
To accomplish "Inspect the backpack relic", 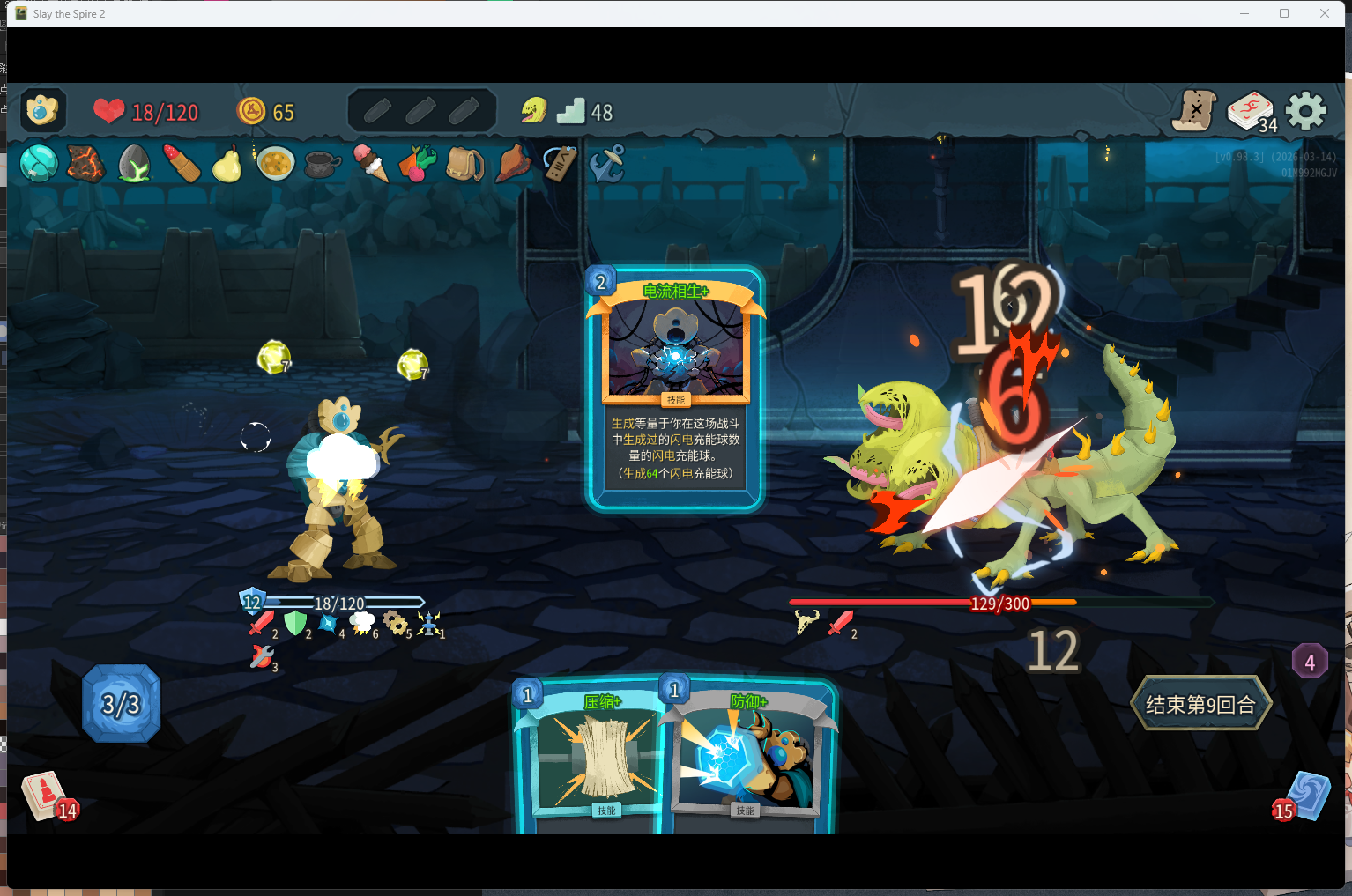I will [464, 163].
